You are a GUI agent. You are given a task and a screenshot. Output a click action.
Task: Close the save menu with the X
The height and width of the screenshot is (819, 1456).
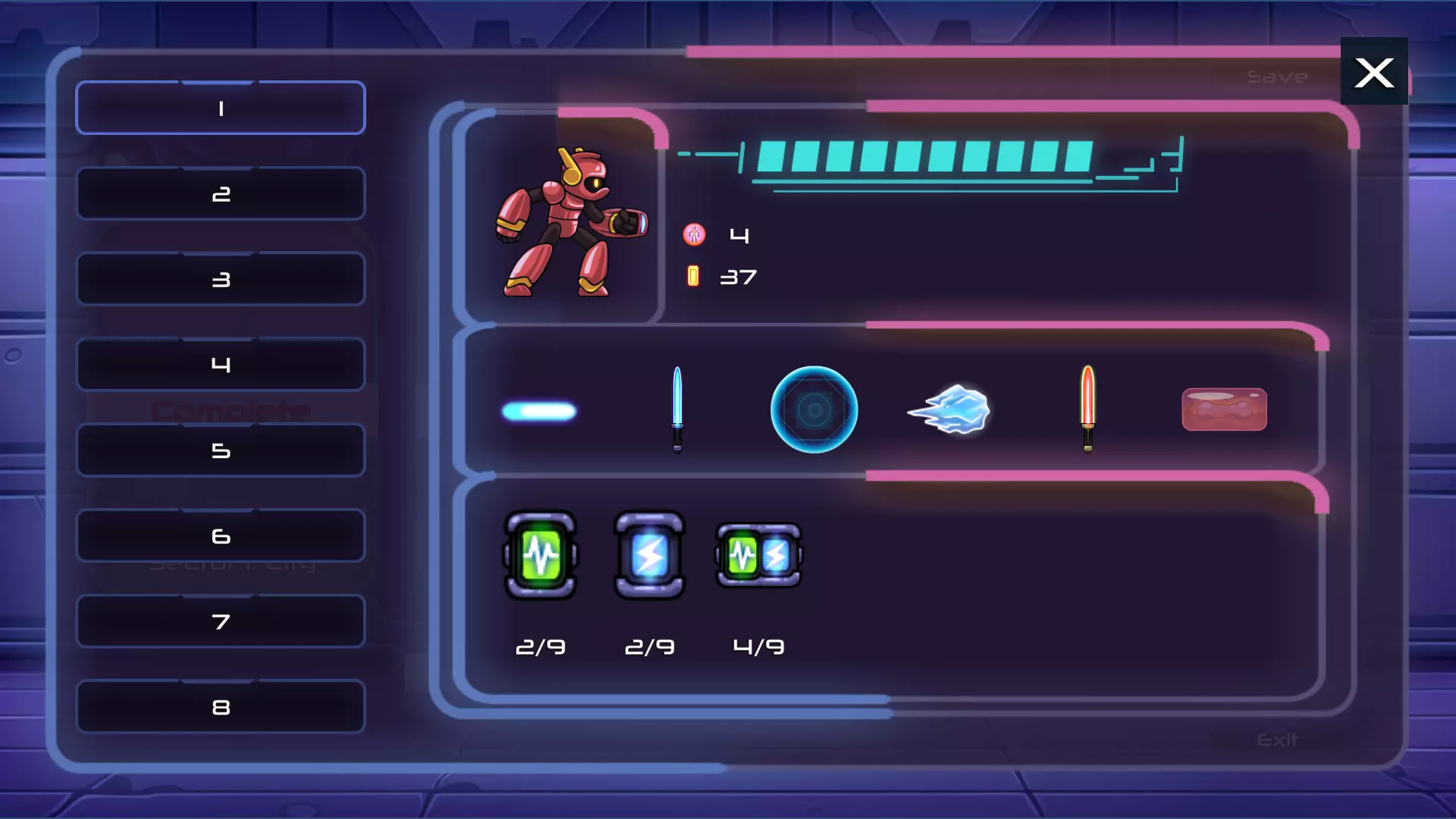(x=1374, y=72)
